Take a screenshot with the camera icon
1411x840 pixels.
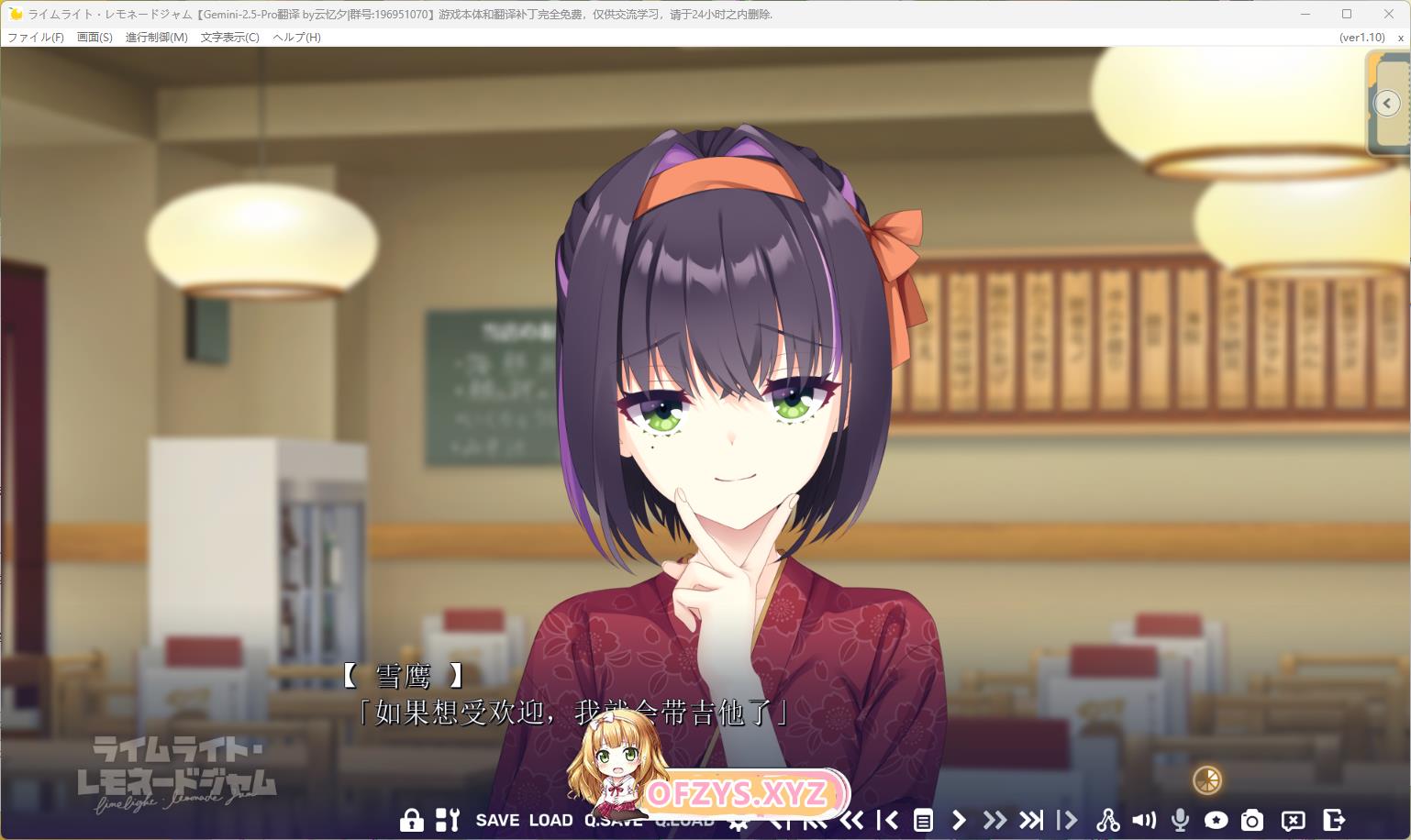1251,820
